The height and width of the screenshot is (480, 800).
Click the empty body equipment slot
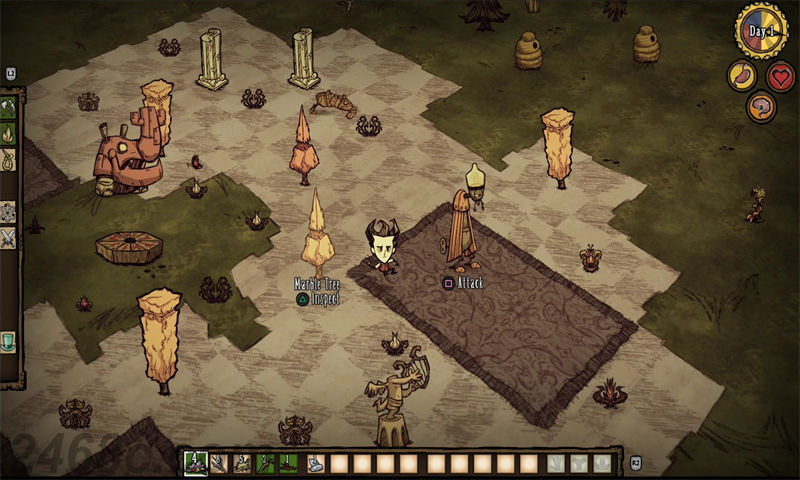point(579,463)
